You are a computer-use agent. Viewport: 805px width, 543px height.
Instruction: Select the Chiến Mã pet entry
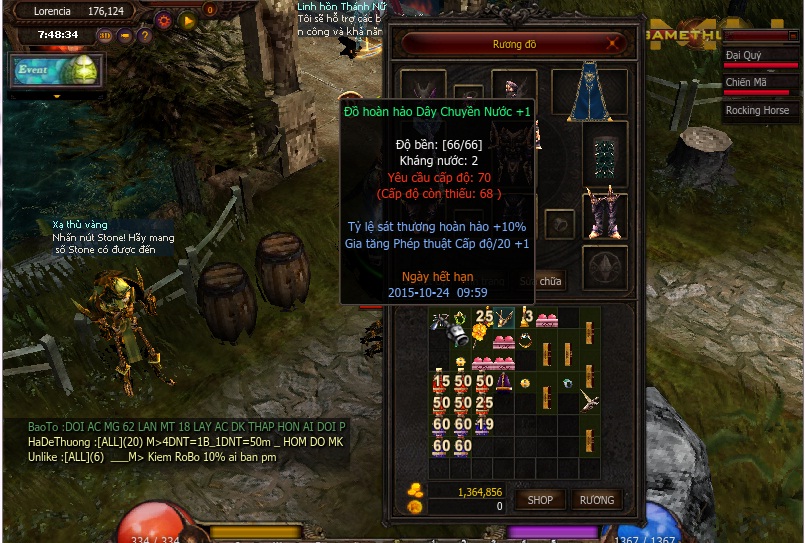pyautogui.click(x=758, y=83)
